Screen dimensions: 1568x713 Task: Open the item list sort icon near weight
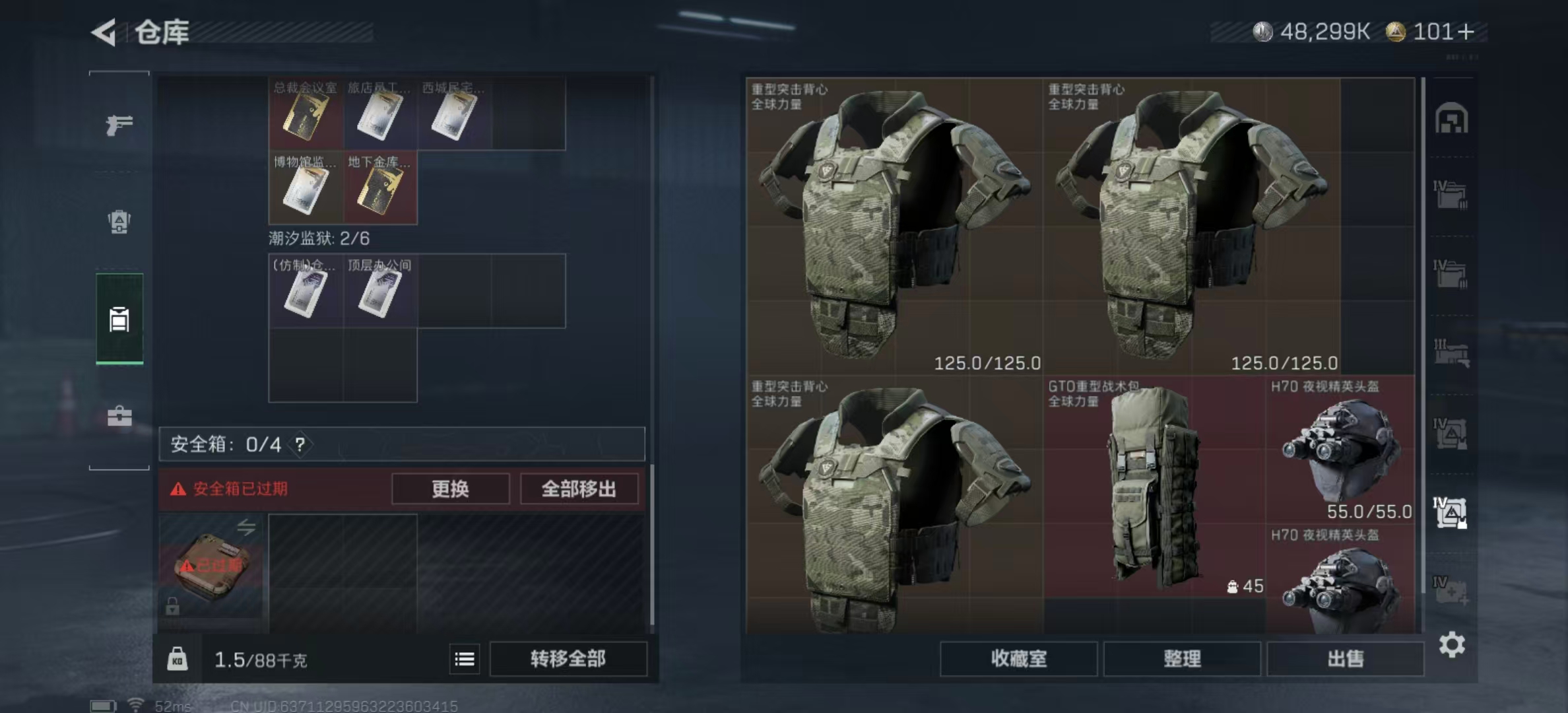465,659
